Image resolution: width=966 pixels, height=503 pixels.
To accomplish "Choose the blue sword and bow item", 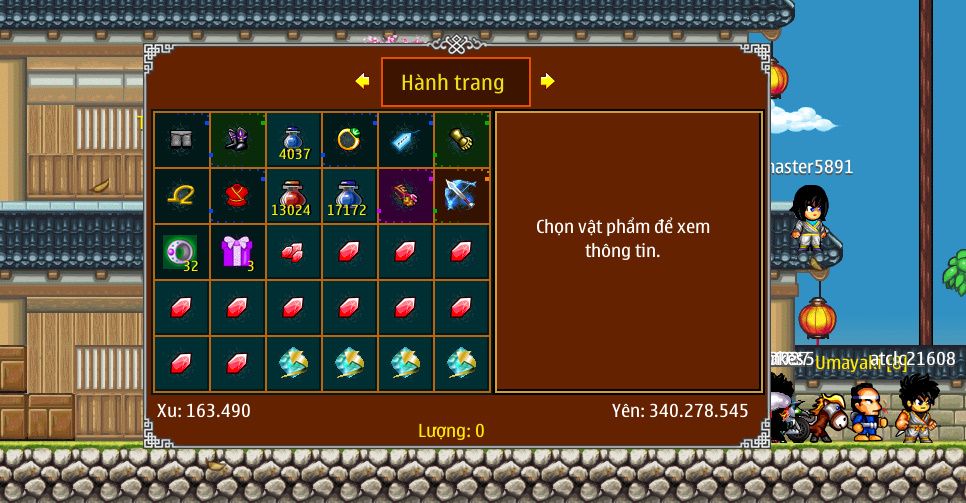I will tap(461, 196).
